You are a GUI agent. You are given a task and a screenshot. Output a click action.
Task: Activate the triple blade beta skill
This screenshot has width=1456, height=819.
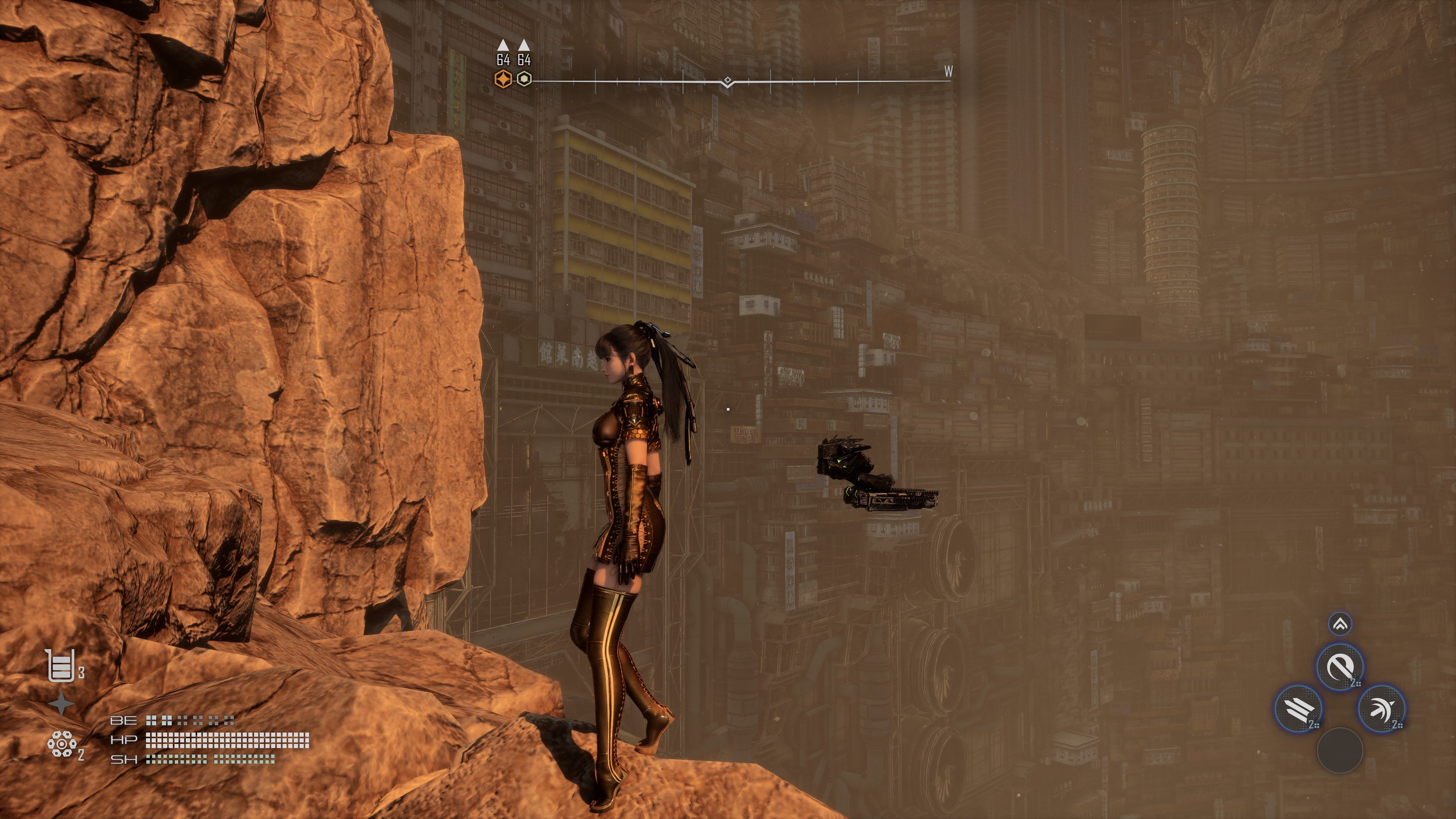point(1298,709)
